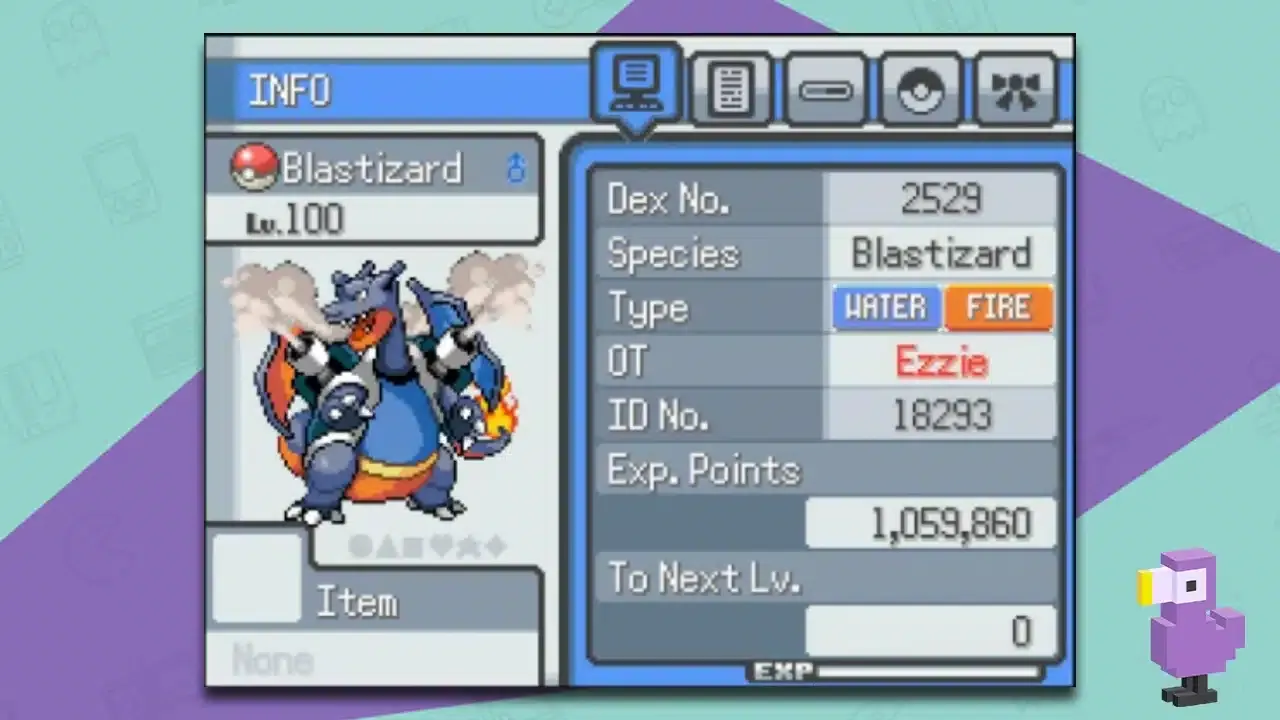Toggle the star marking
This screenshot has height=720, width=1280.
(x=468, y=546)
